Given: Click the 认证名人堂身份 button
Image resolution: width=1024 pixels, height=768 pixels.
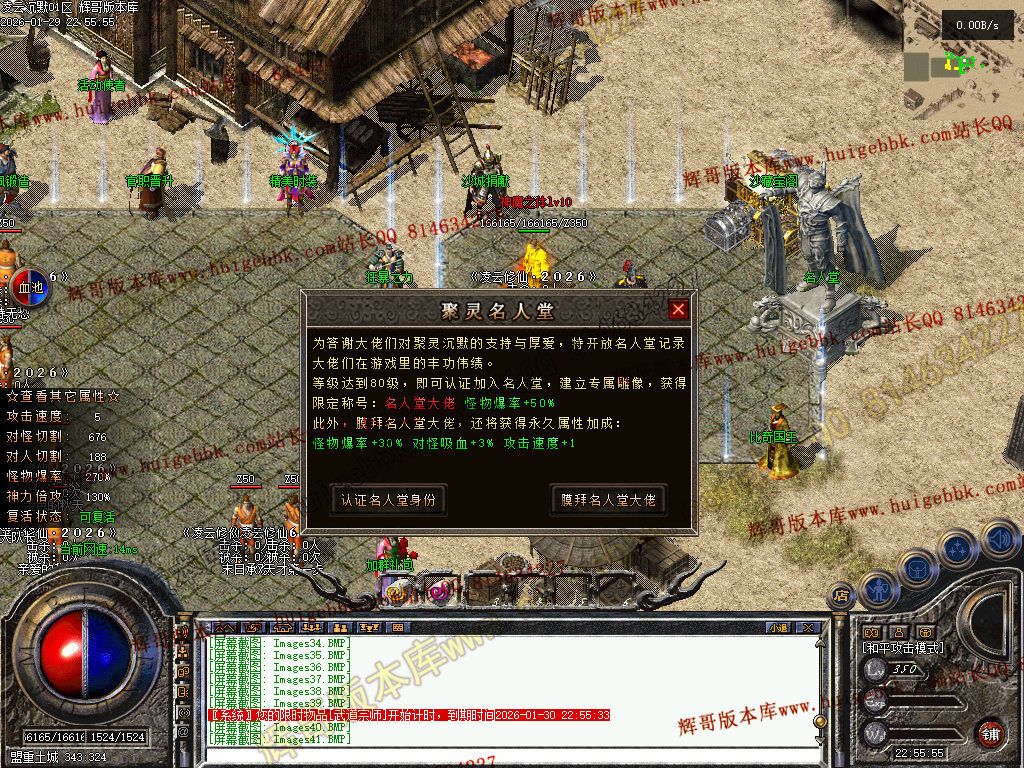Looking at the screenshot, I should pos(388,500).
